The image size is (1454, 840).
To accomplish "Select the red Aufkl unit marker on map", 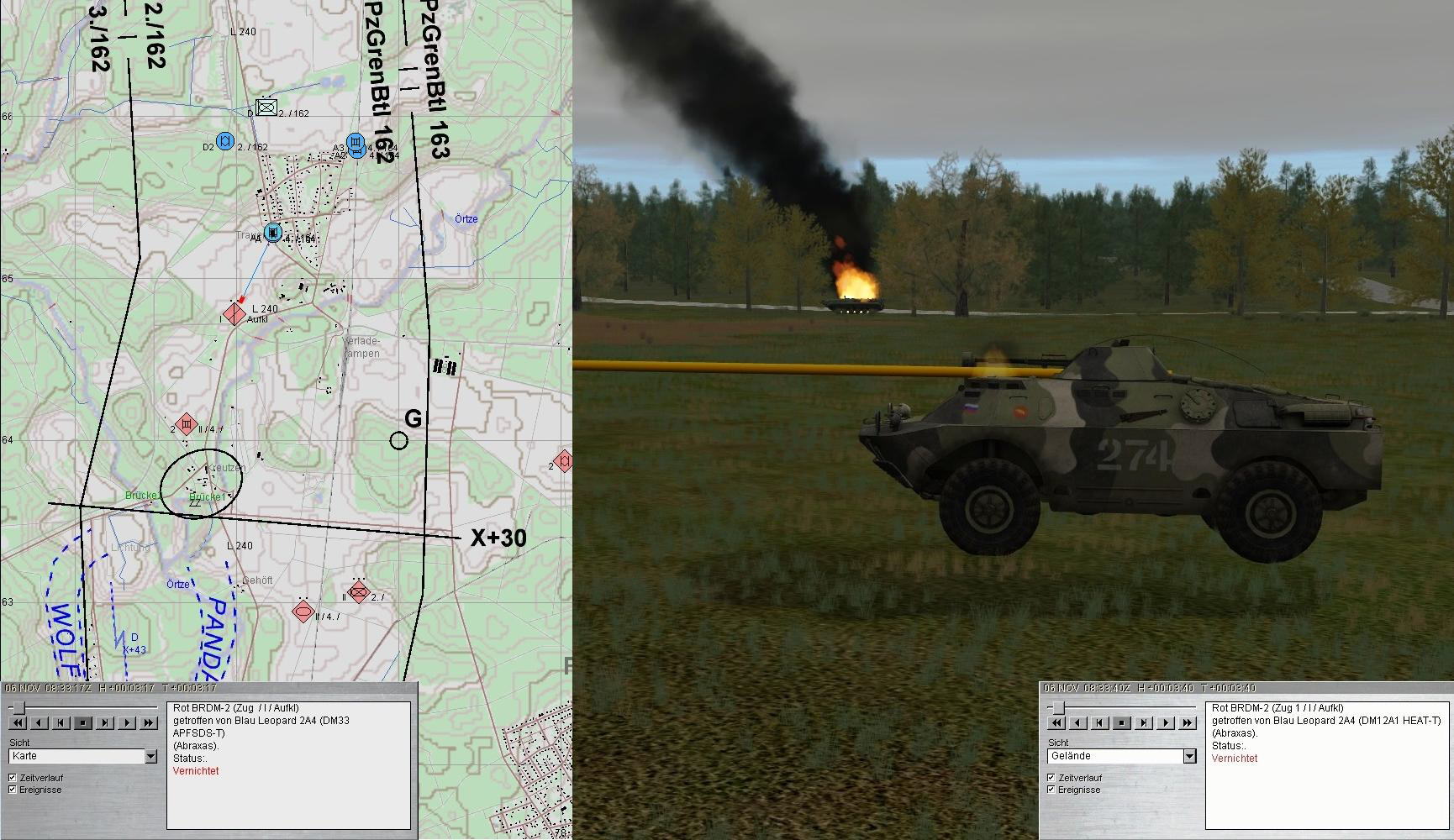I will click(x=234, y=314).
